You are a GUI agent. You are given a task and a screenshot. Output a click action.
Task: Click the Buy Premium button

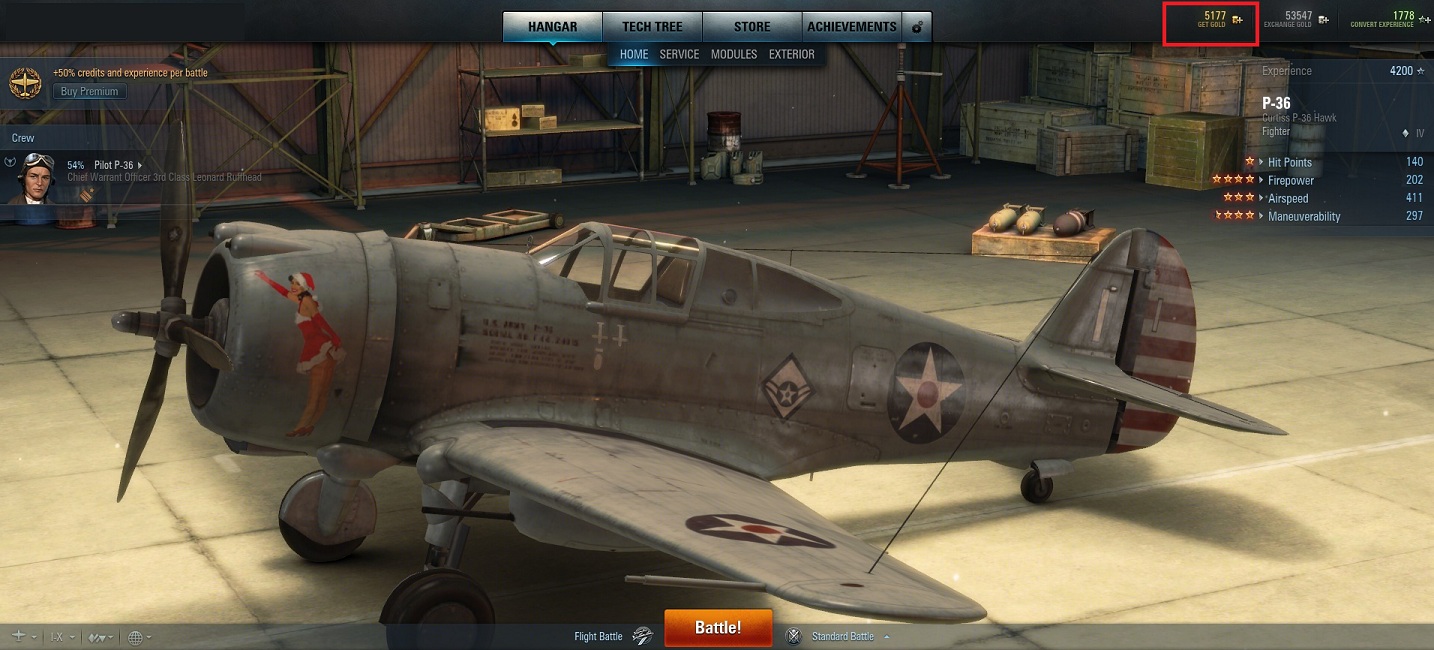point(89,91)
